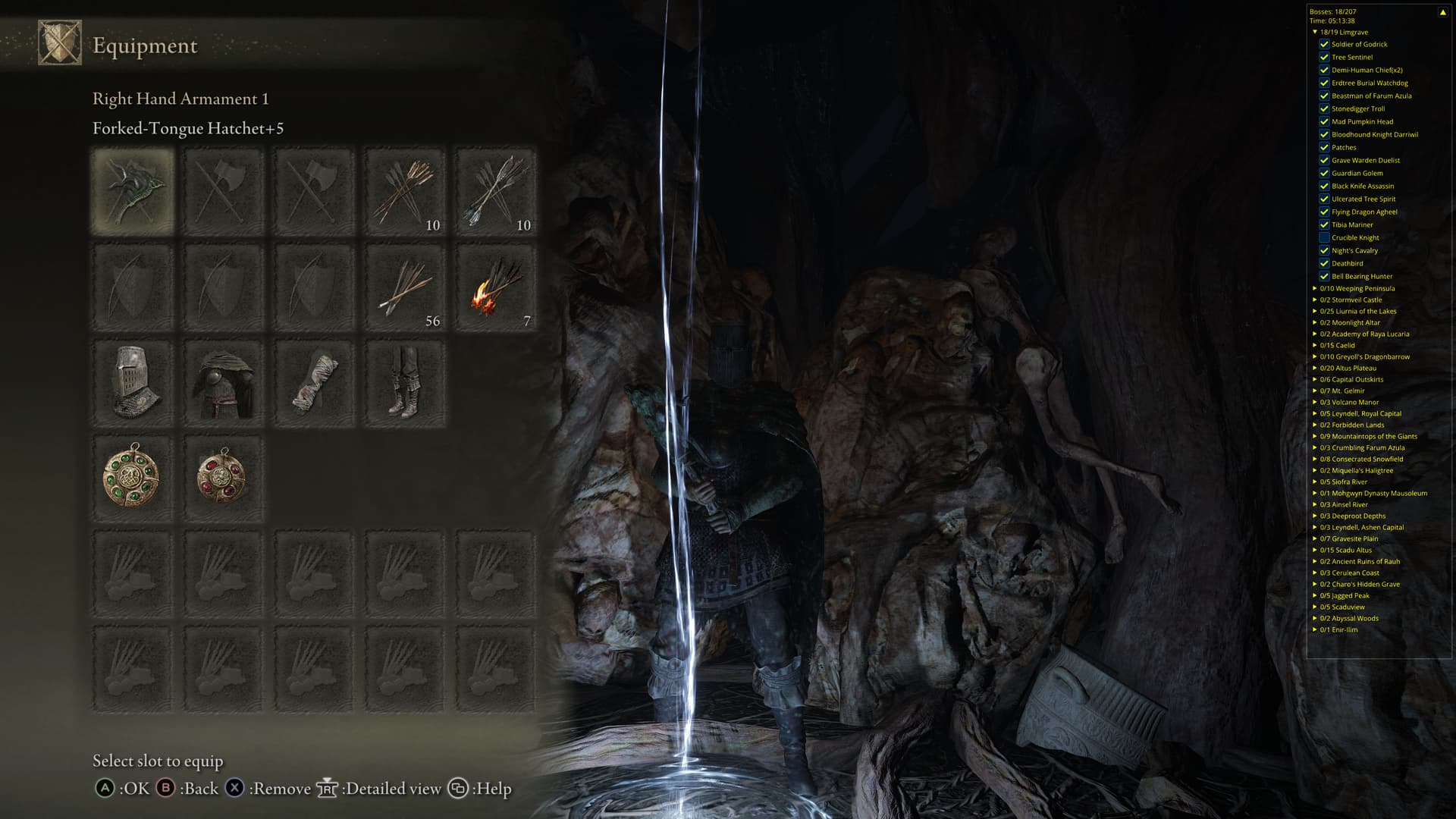Select the equipped helmet armor slot
The width and height of the screenshot is (1456, 819).
[x=133, y=383]
